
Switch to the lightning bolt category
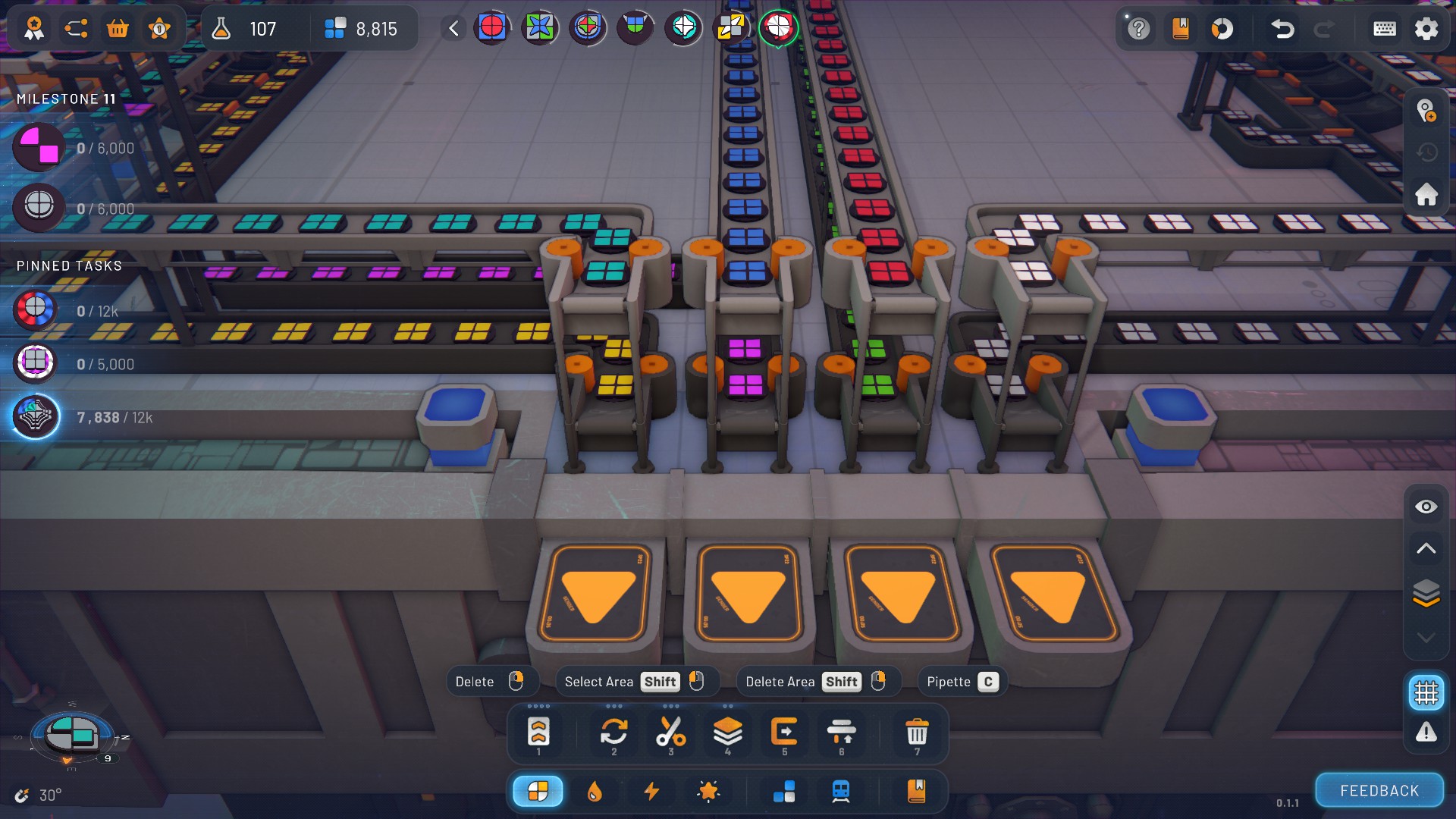(651, 791)
